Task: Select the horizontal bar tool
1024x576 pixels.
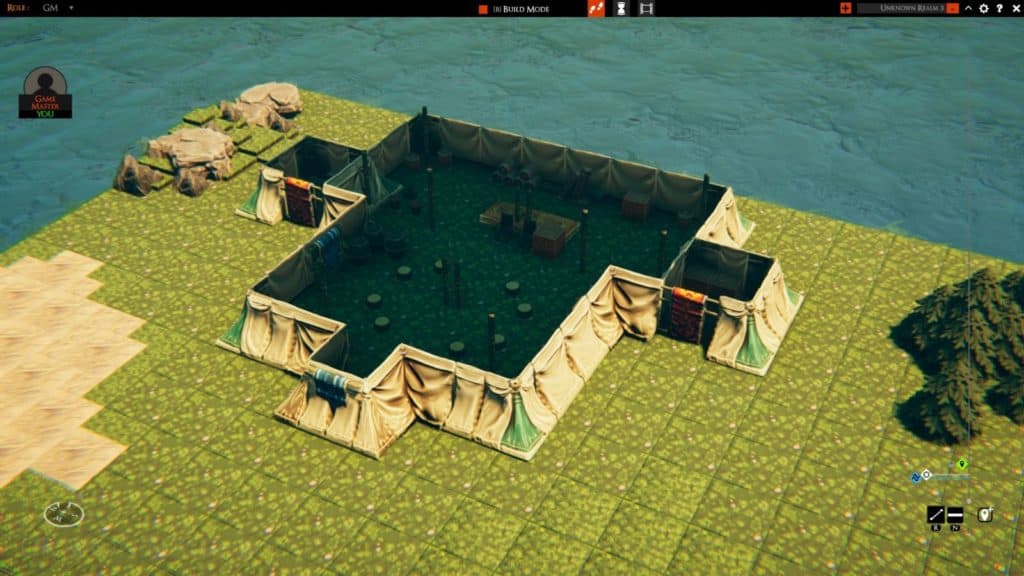Action: tap(955, 515)
